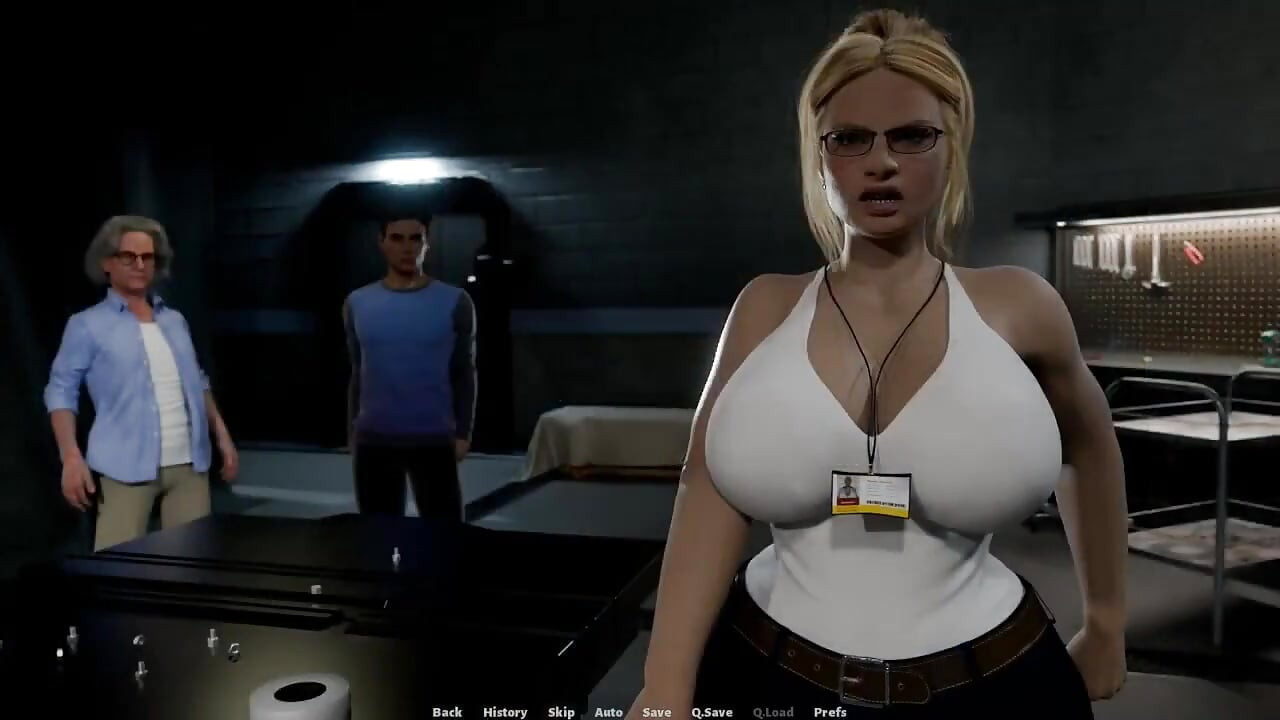This screenshot has width=1280, height=720.
Task: Save your game progress
Action: (x=655, y=712)
